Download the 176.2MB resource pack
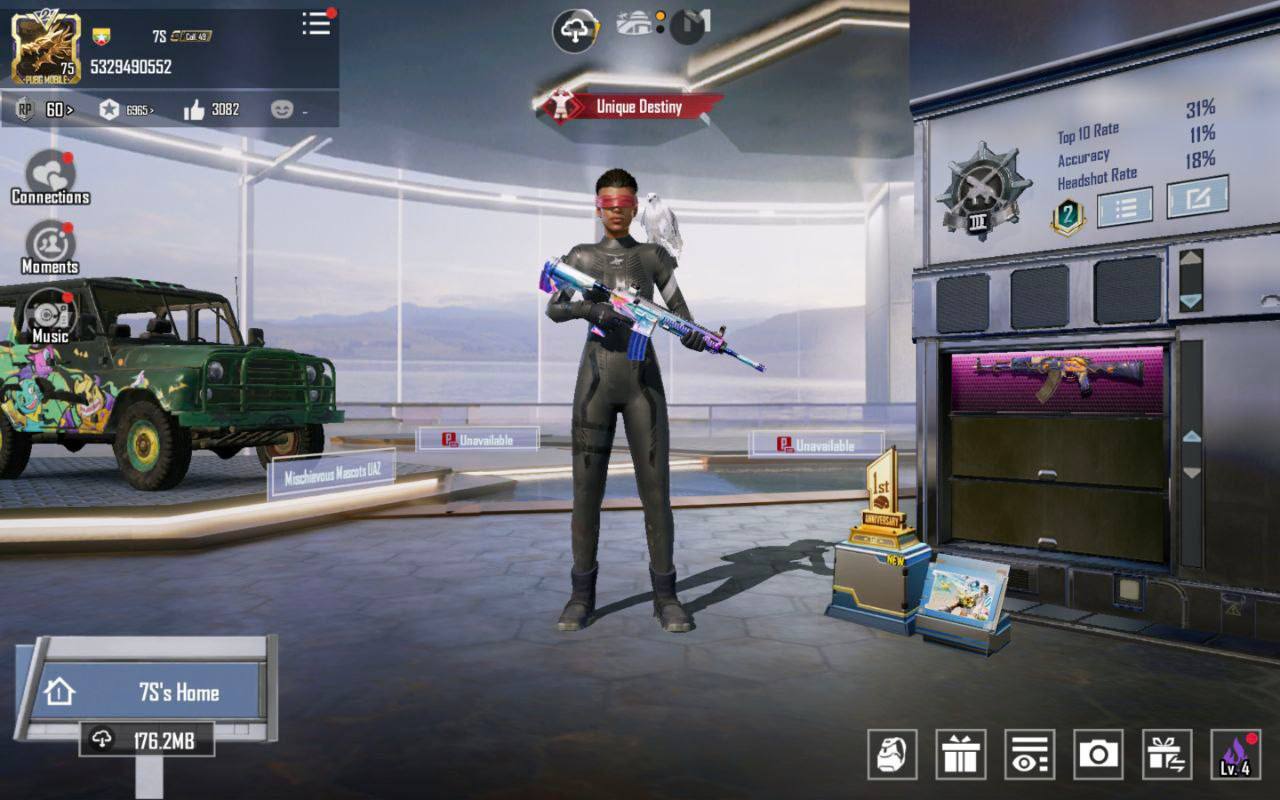Viewport: 1280px width, 800px height. [x=147, y=740]
